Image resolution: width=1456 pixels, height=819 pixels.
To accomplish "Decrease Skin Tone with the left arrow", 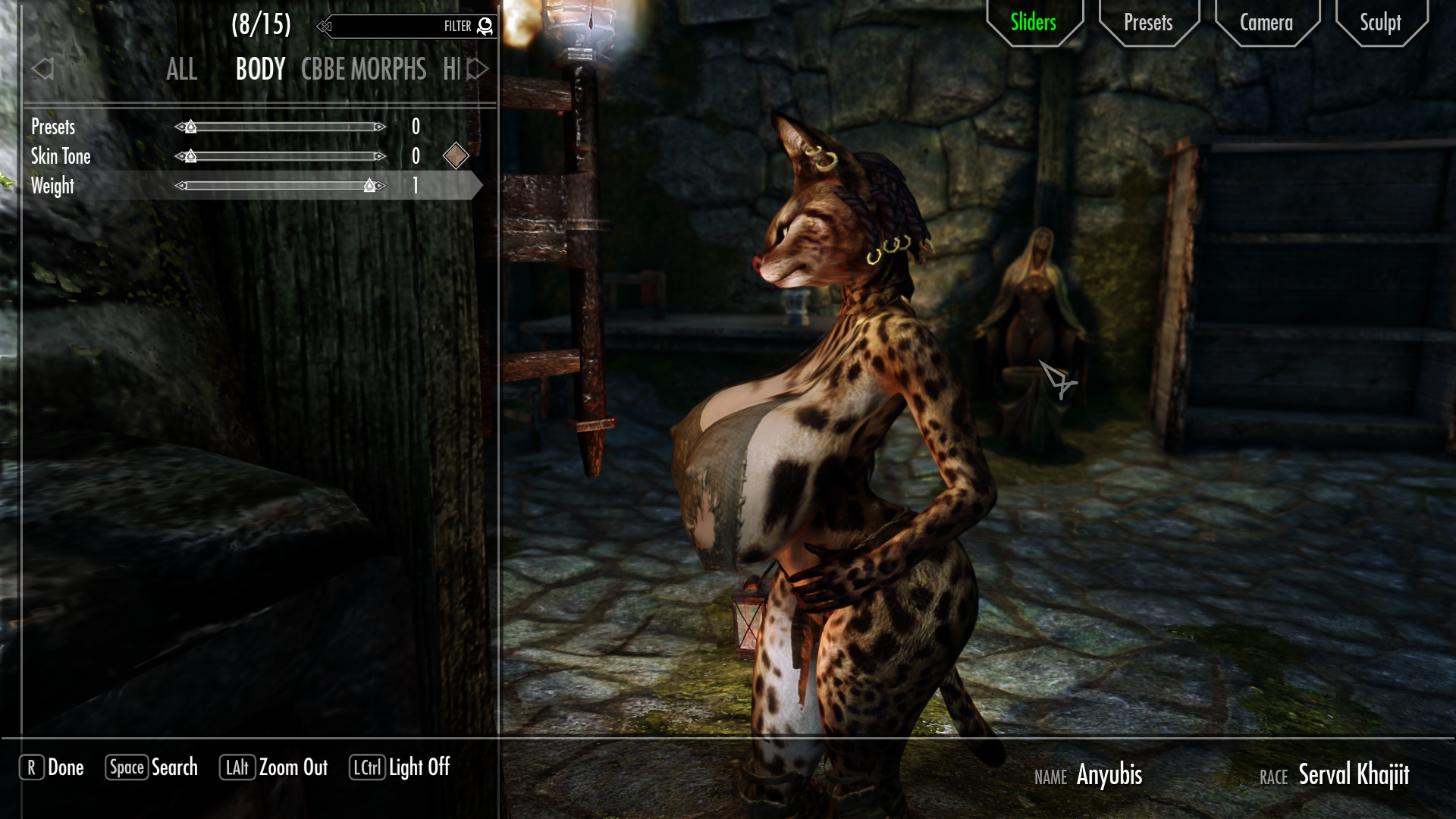I will pyautogui.click(x=180, y=156).
